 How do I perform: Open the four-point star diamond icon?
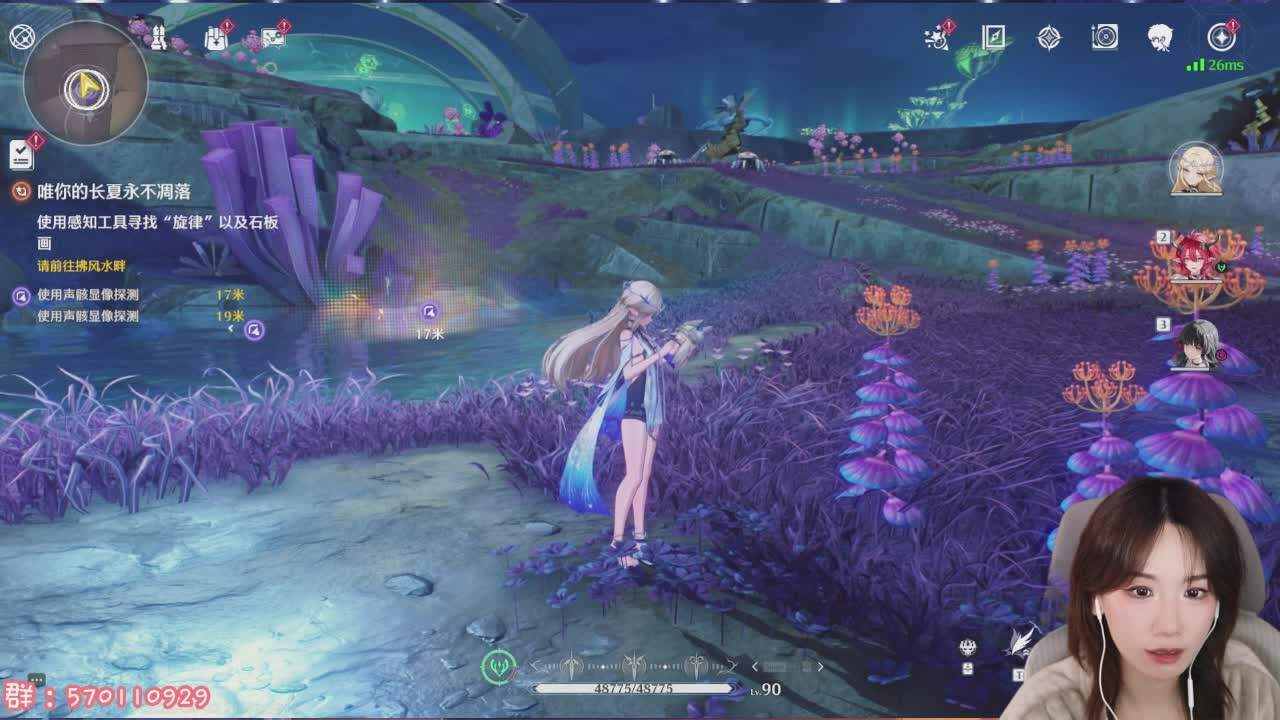(1048, 38)
